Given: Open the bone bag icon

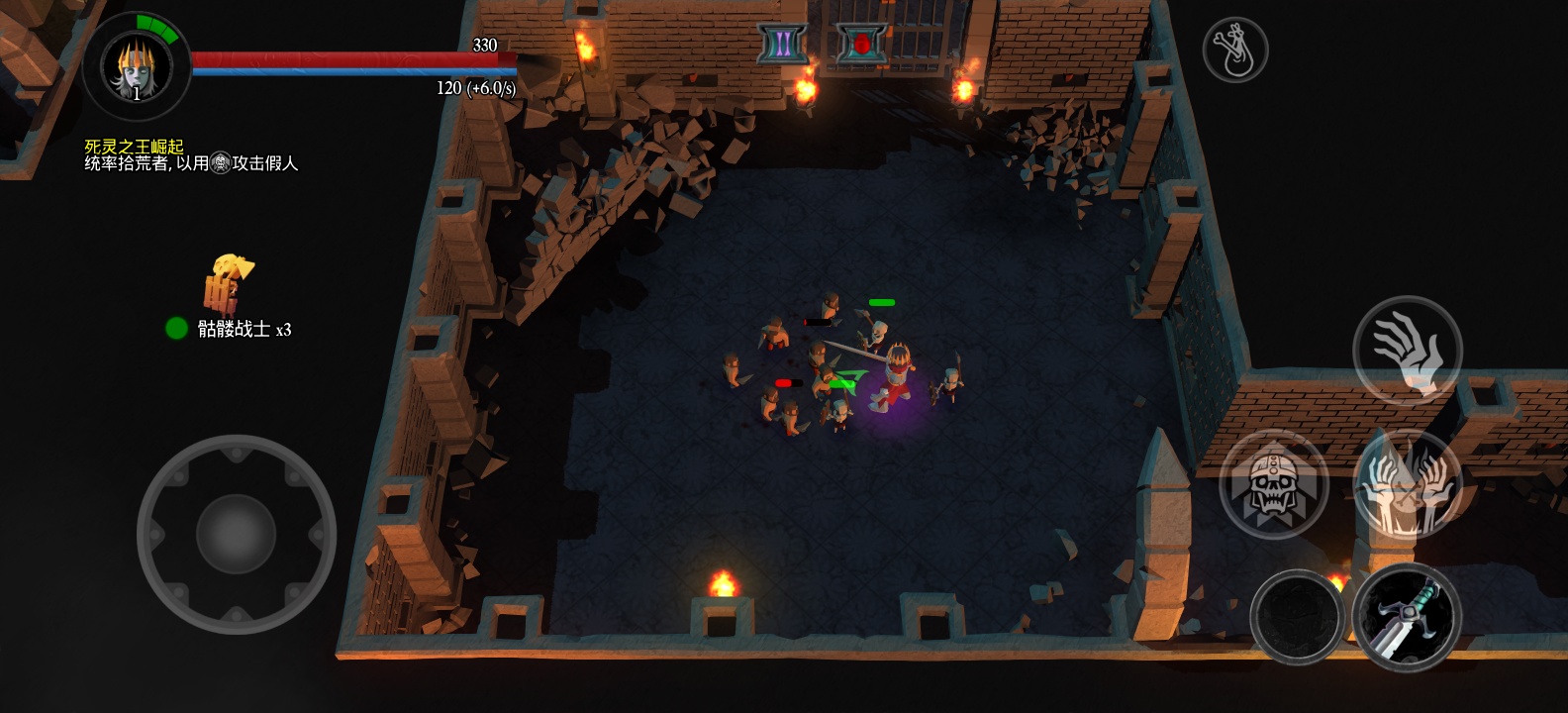Looking at the screenshot, I should click(1234, 50).
